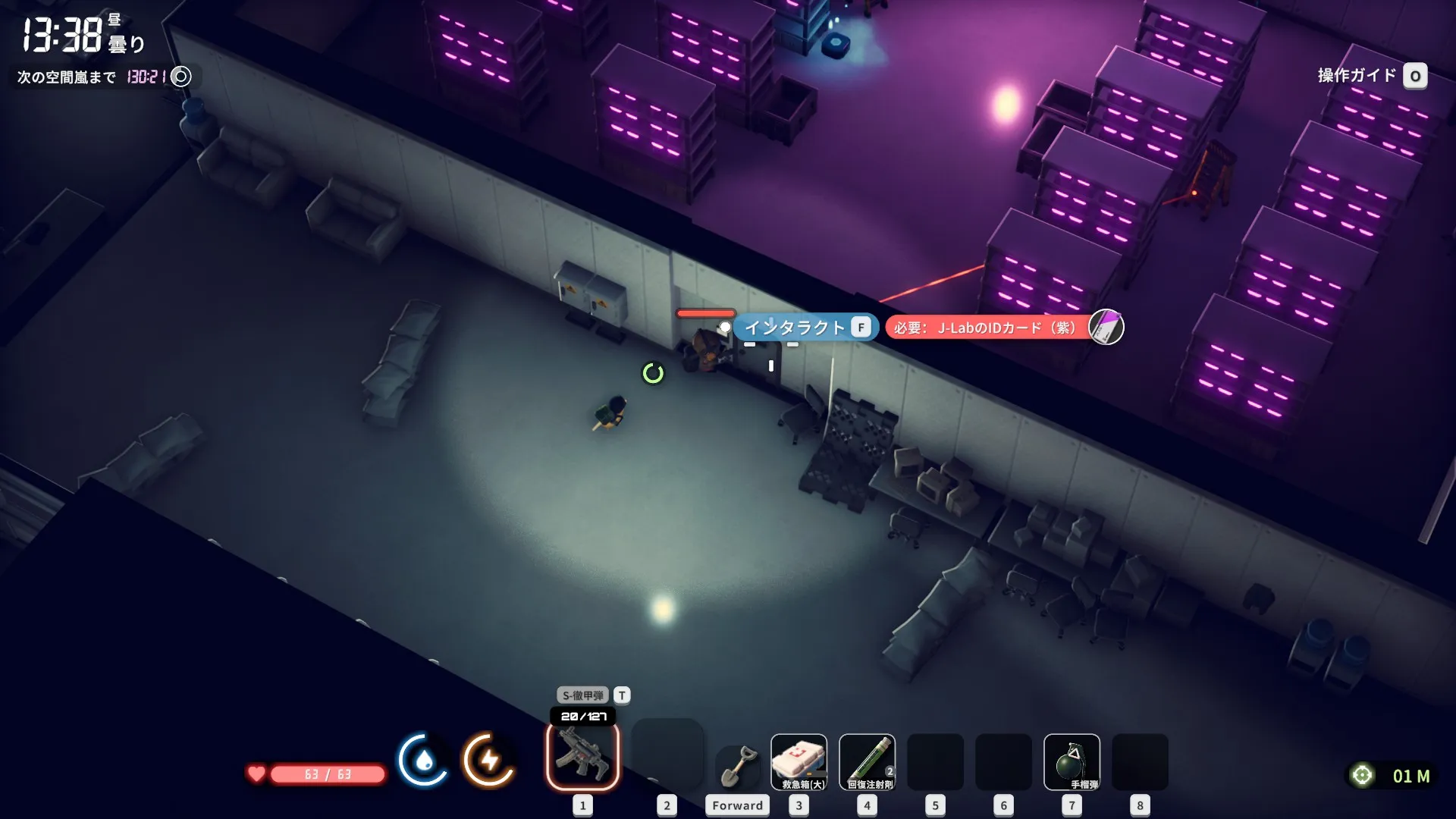The image size is (1456, 819).
Task: Click the purple J-Lab ID card icon
Action: (x=1106, y=328)
